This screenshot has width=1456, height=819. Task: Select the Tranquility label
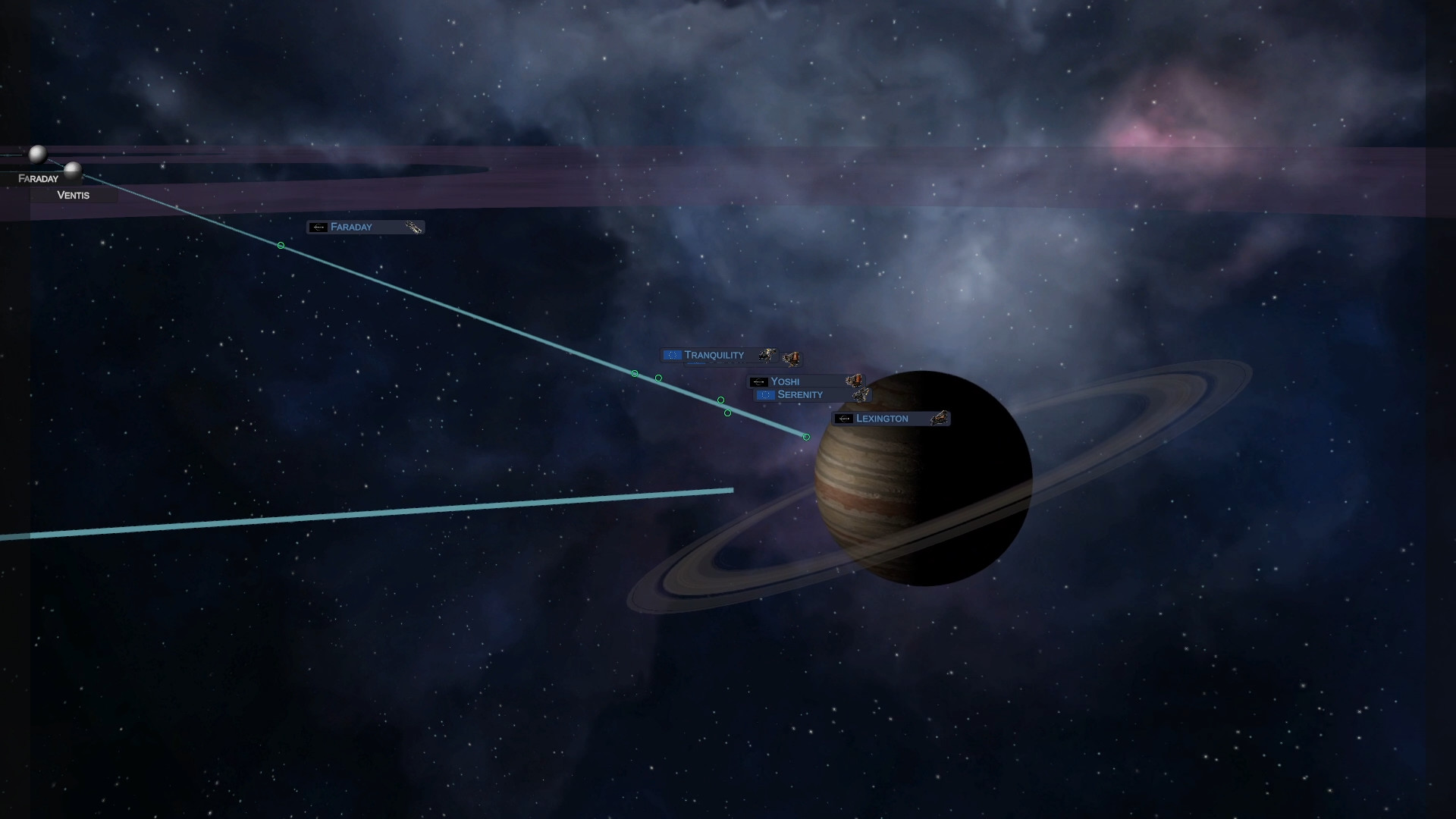tap(714, 355)
